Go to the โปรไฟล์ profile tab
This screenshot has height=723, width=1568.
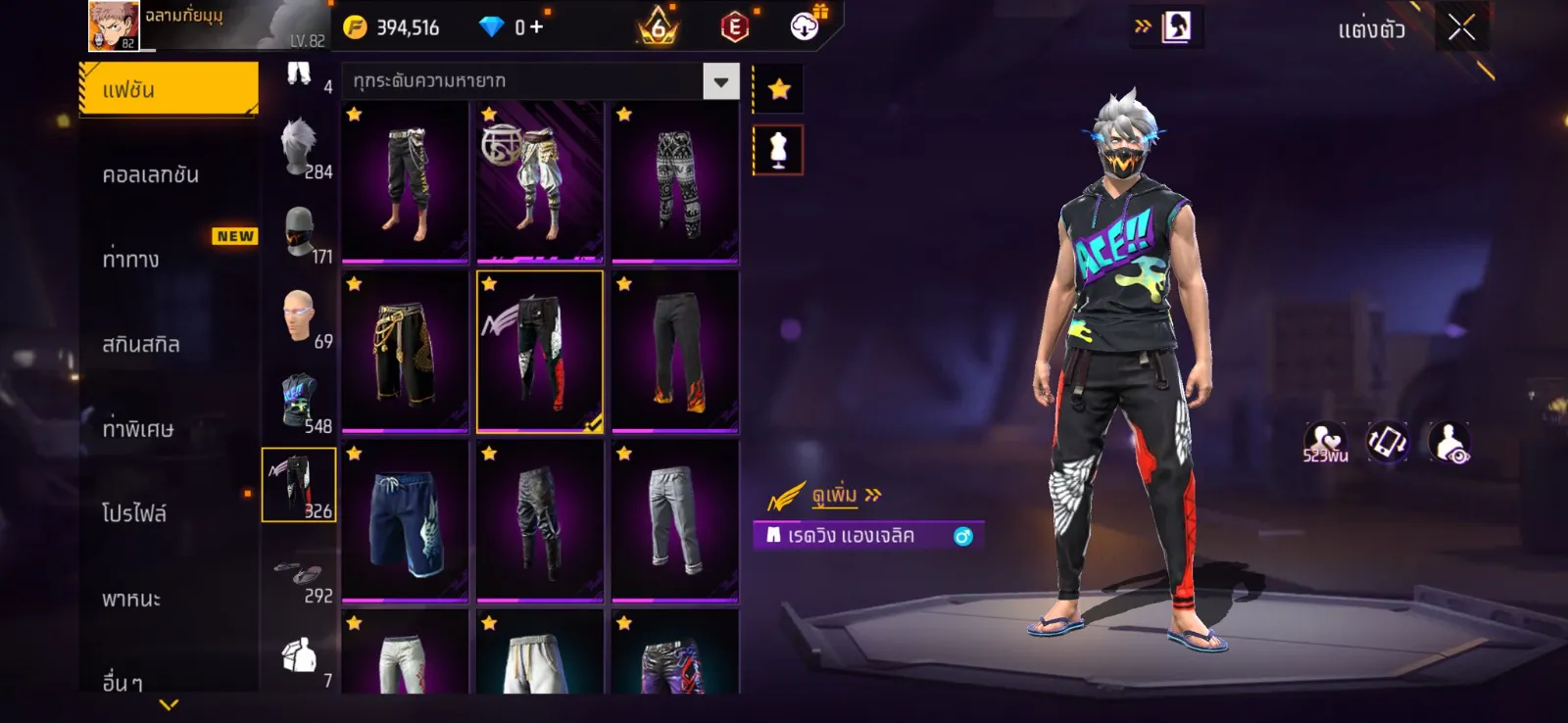134,513
